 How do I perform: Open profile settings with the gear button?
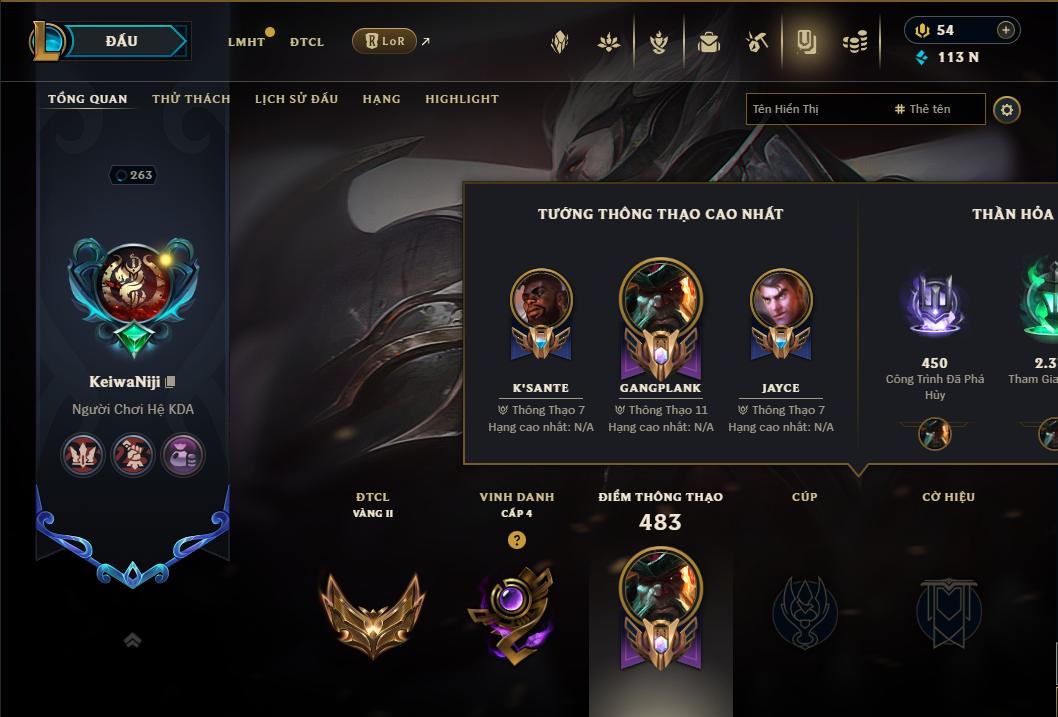1007,110
